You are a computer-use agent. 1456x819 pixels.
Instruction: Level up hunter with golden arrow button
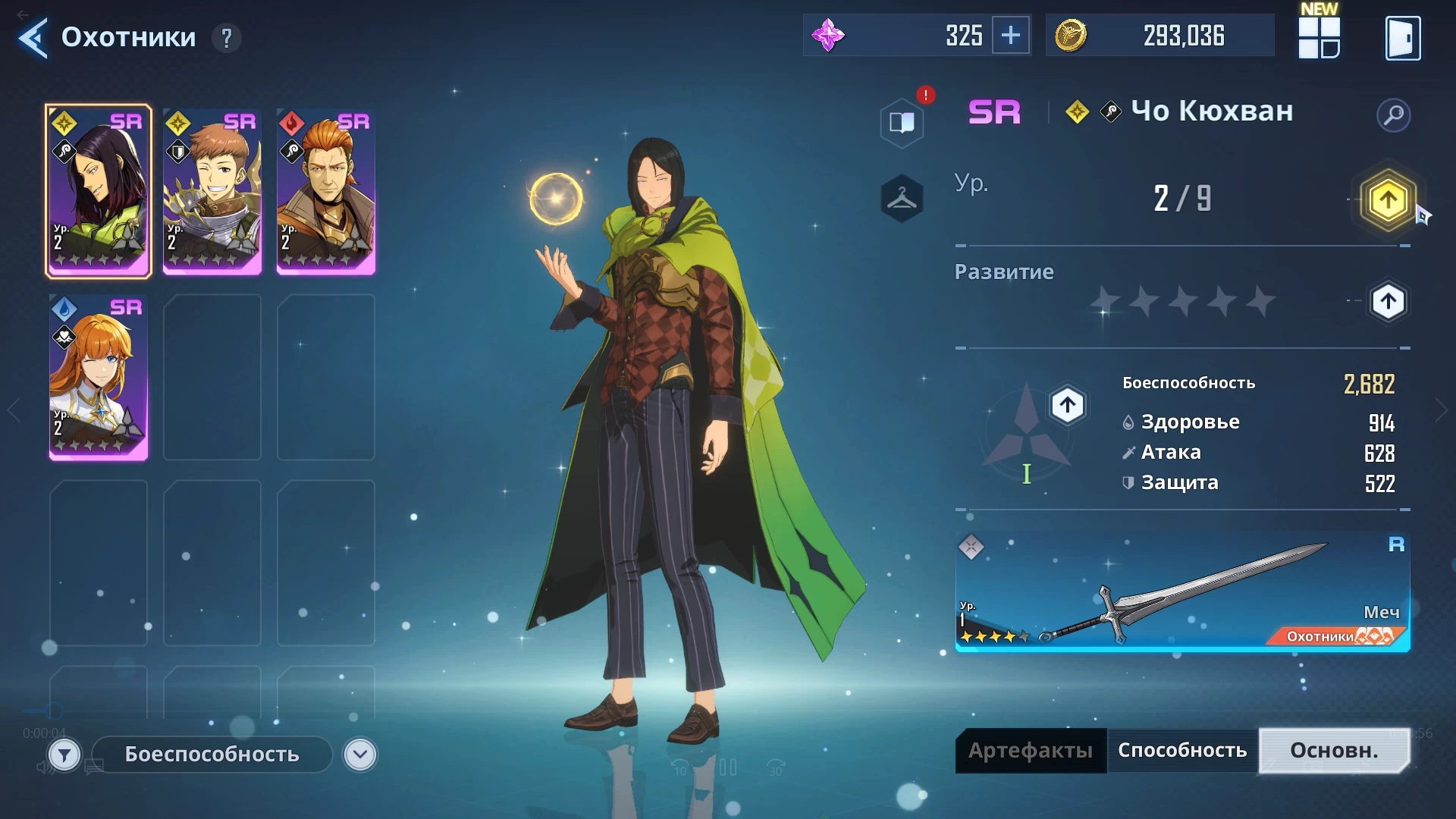(x=1388, y=200)
